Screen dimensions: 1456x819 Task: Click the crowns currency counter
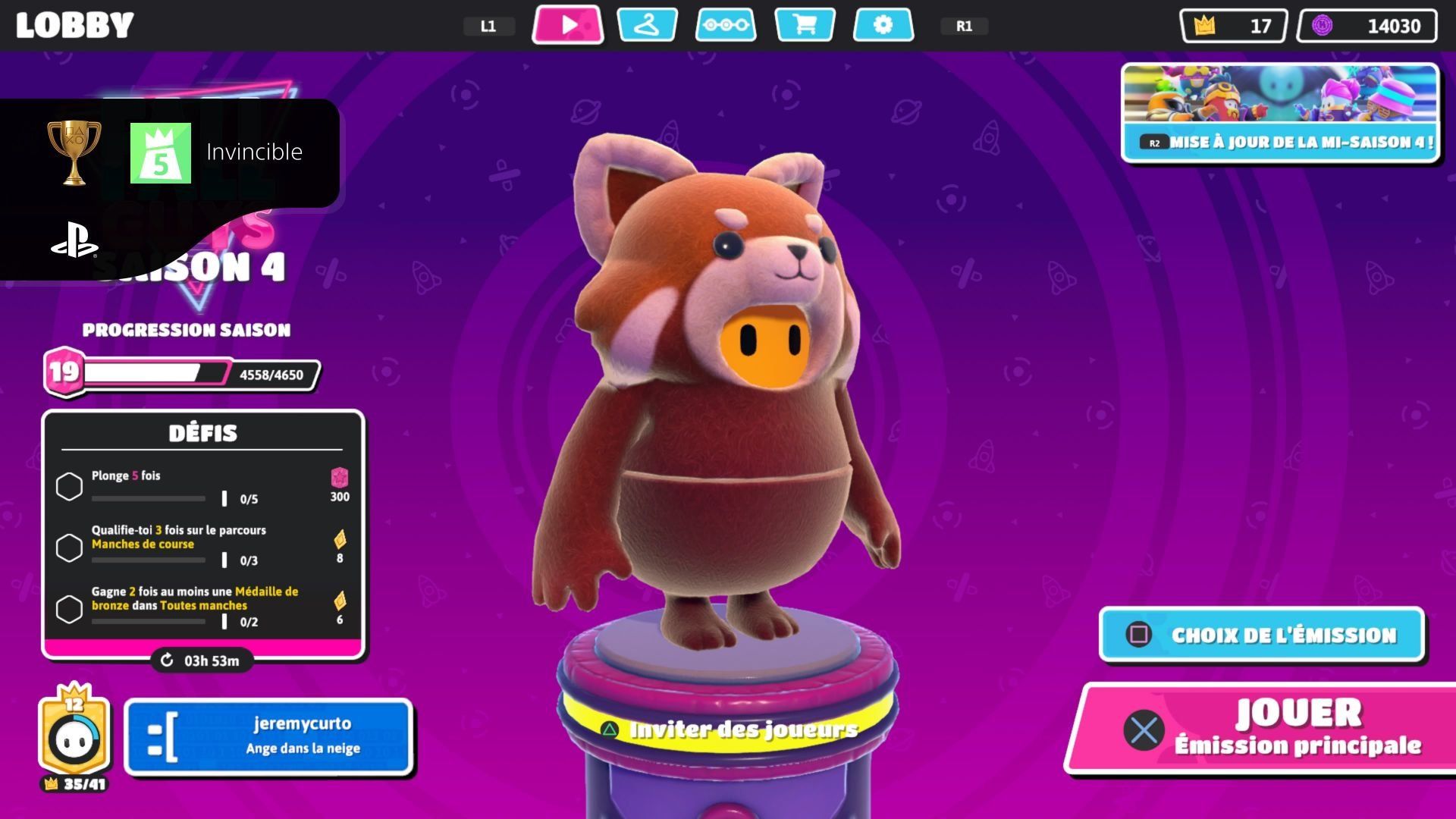1233,26
